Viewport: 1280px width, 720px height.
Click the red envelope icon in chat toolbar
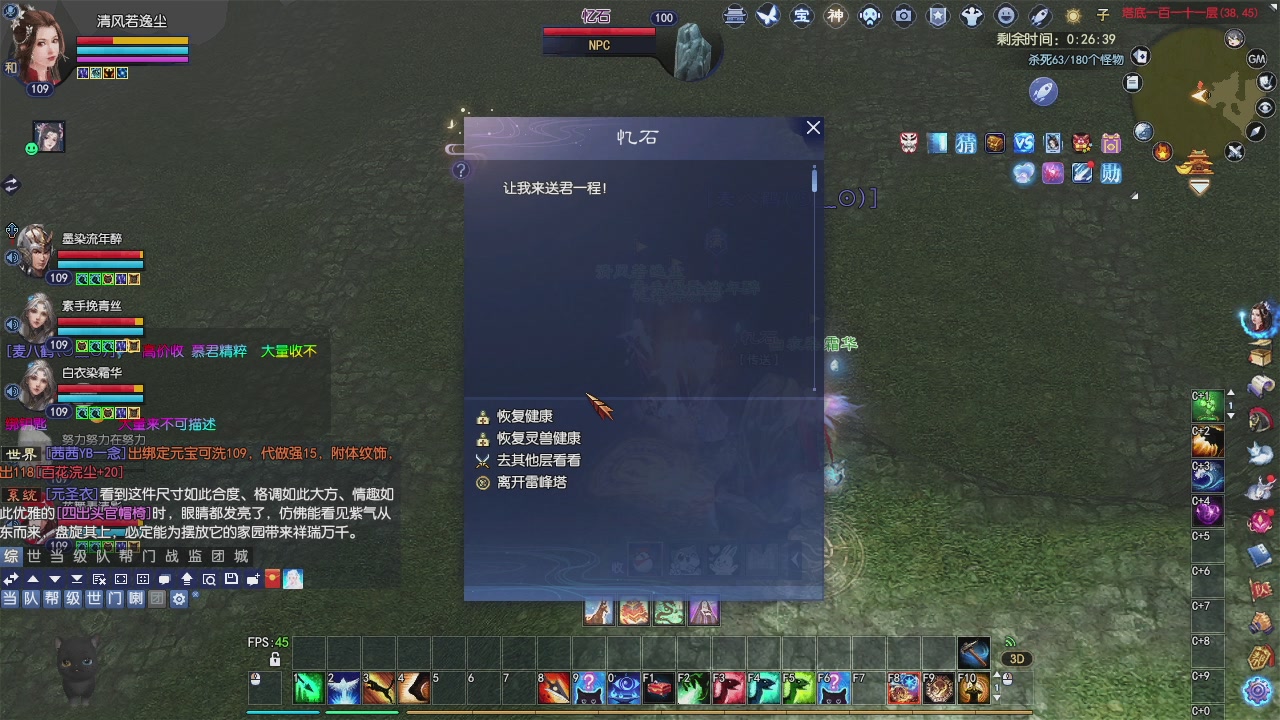click(x=271, y=578)
